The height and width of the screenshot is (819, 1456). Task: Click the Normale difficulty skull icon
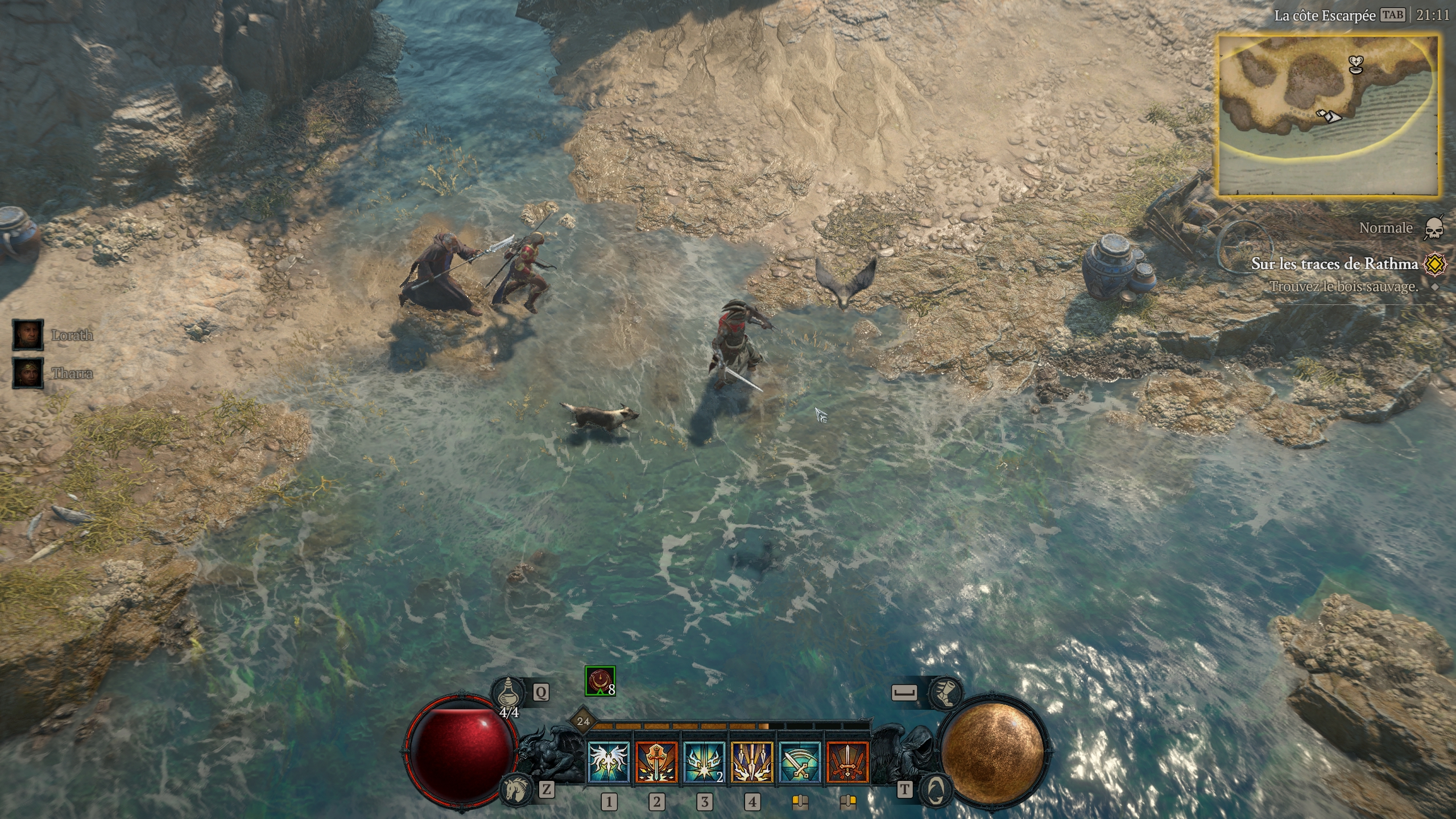pyautogui.click(x=1433, y=228)
